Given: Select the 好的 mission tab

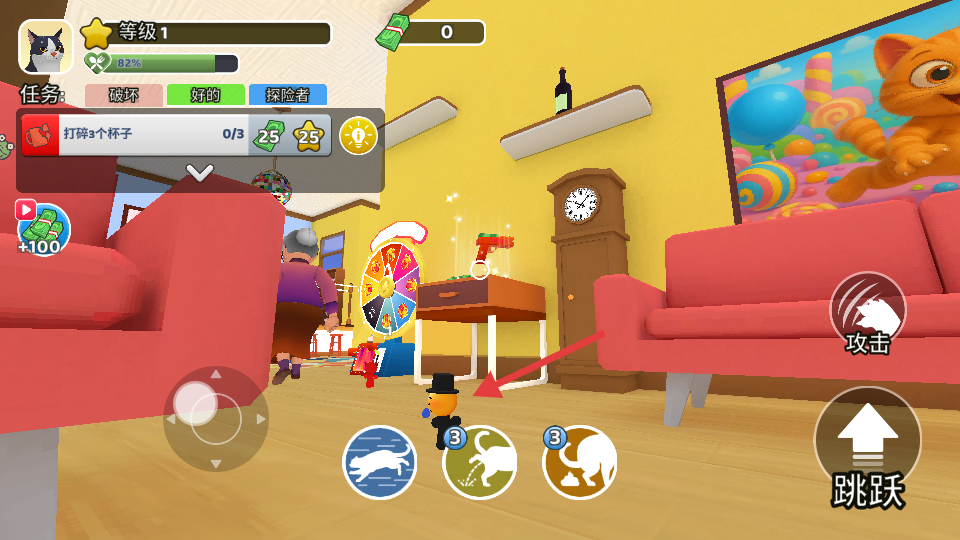Looking at the screenshot, I should coord(205,95).
